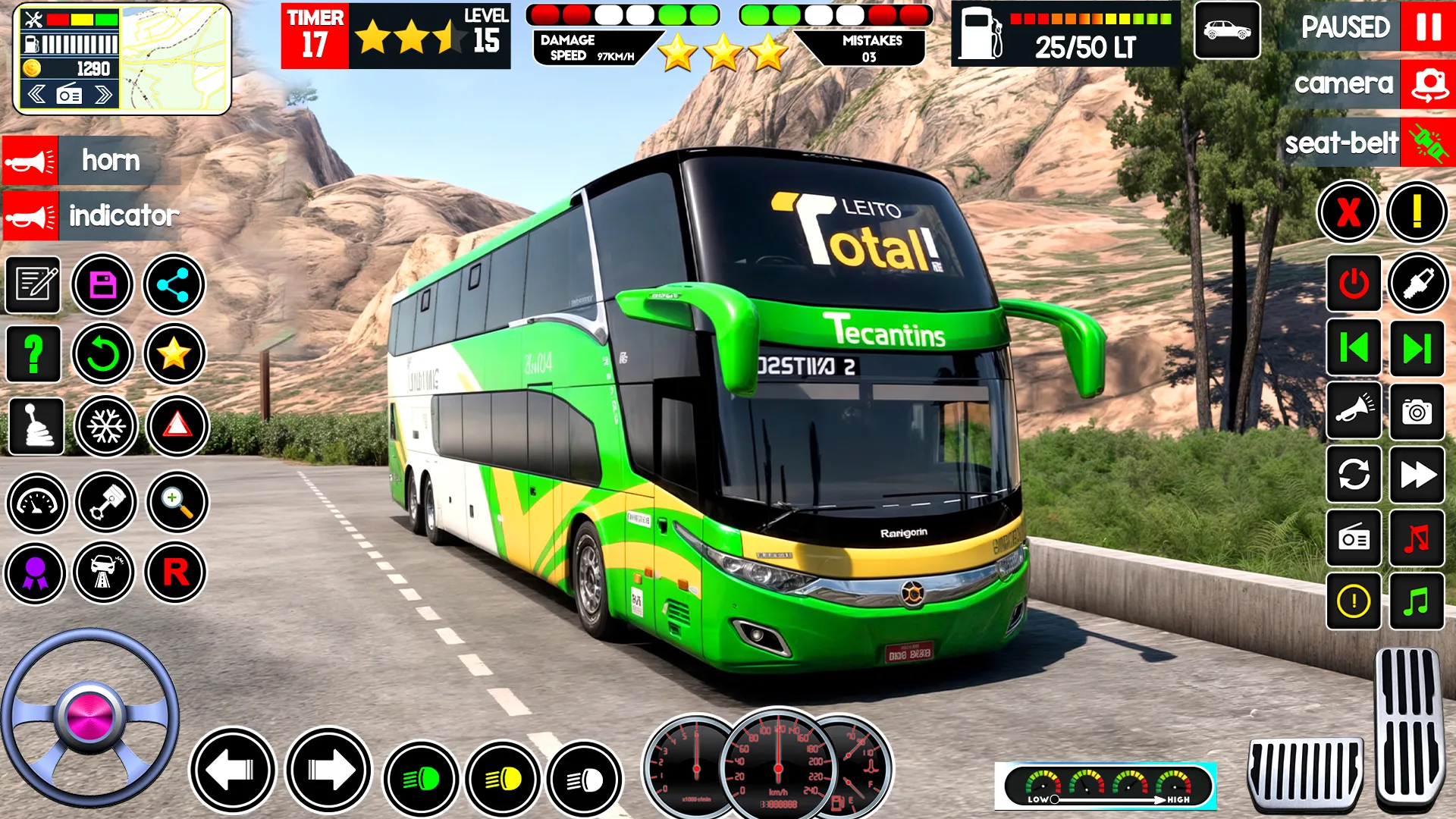Use the zoom magnifier tool
The width and height of the screenshot is (1456, 819).
176,503
